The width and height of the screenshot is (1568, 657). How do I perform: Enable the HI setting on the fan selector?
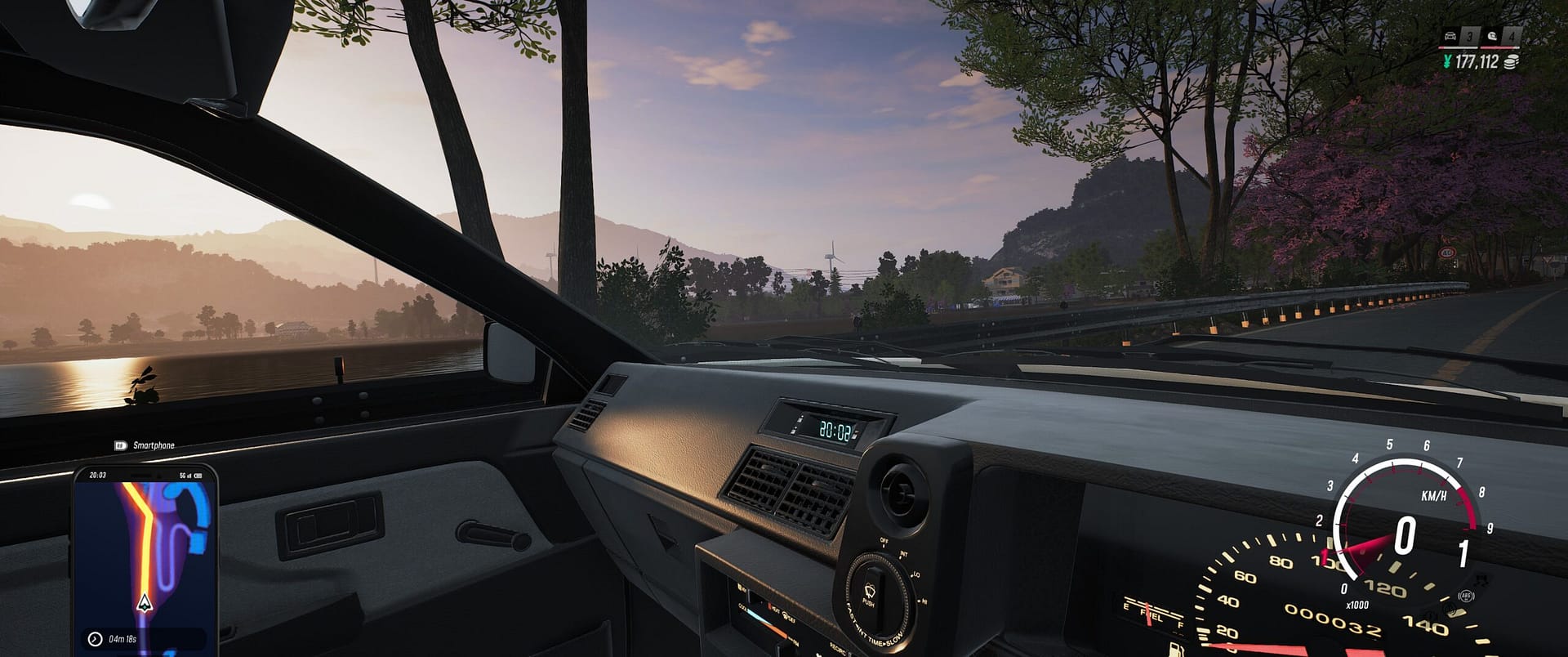point(923,600)
